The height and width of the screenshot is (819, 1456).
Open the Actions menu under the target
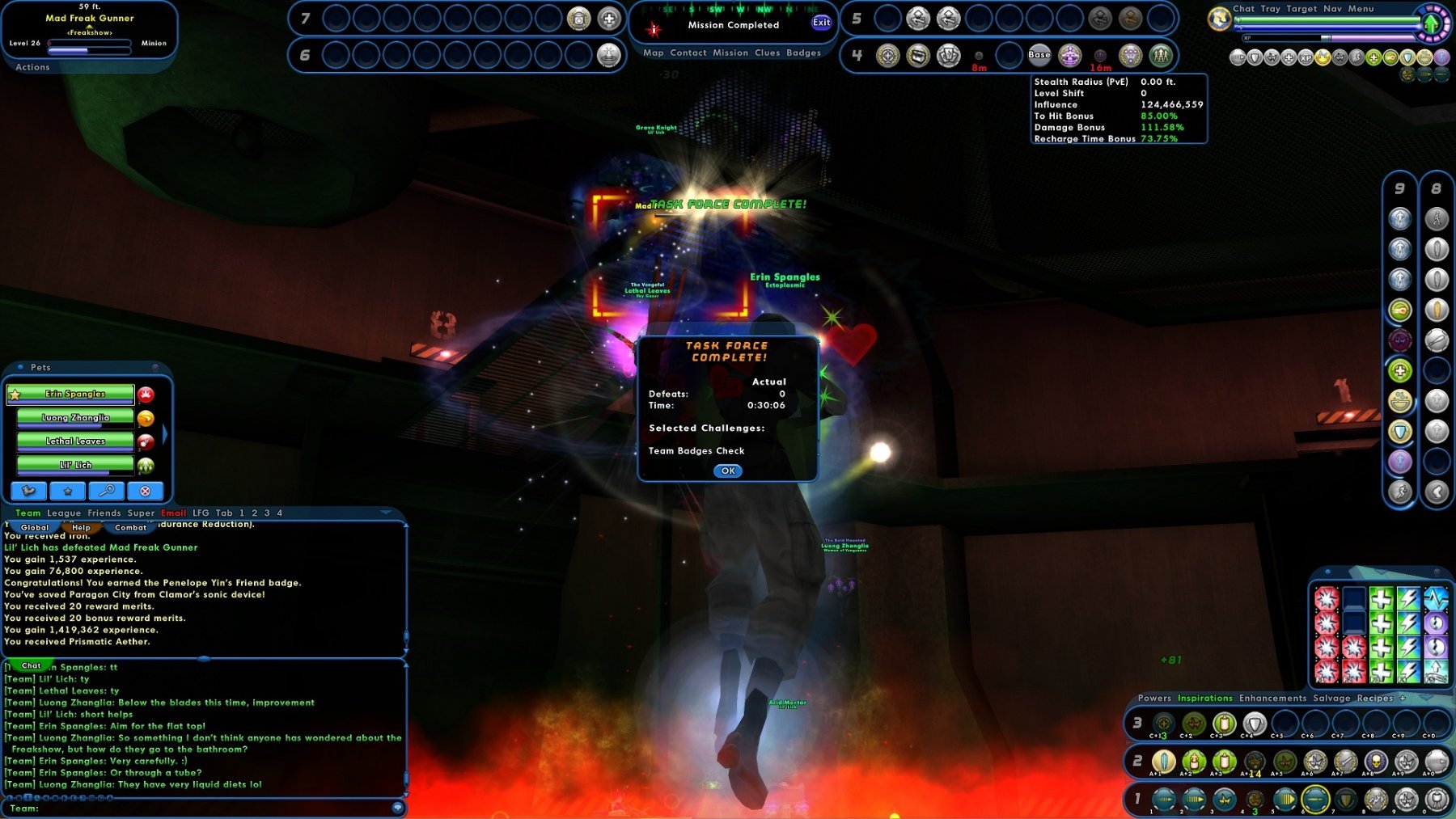(x=32, y=68)
